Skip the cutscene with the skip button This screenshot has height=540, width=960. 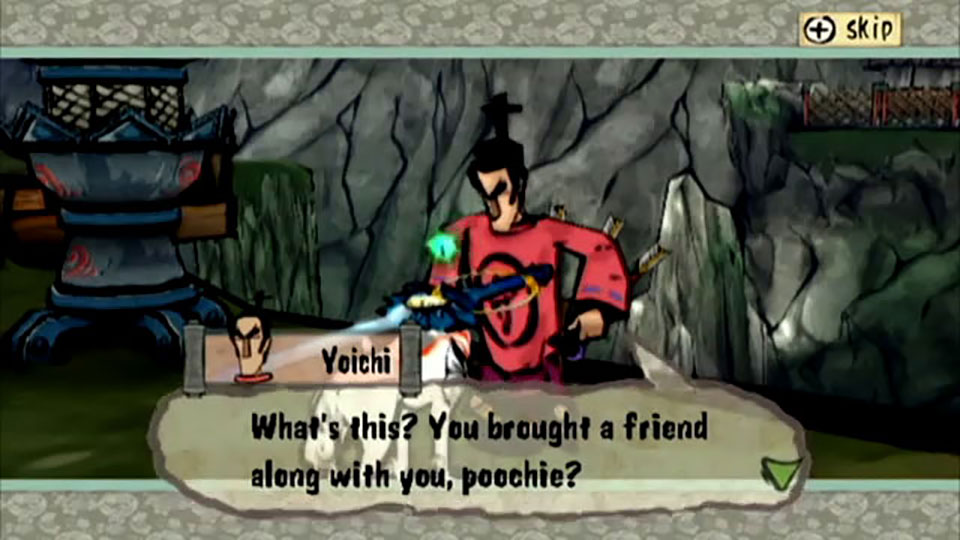(x=850, y=30)
